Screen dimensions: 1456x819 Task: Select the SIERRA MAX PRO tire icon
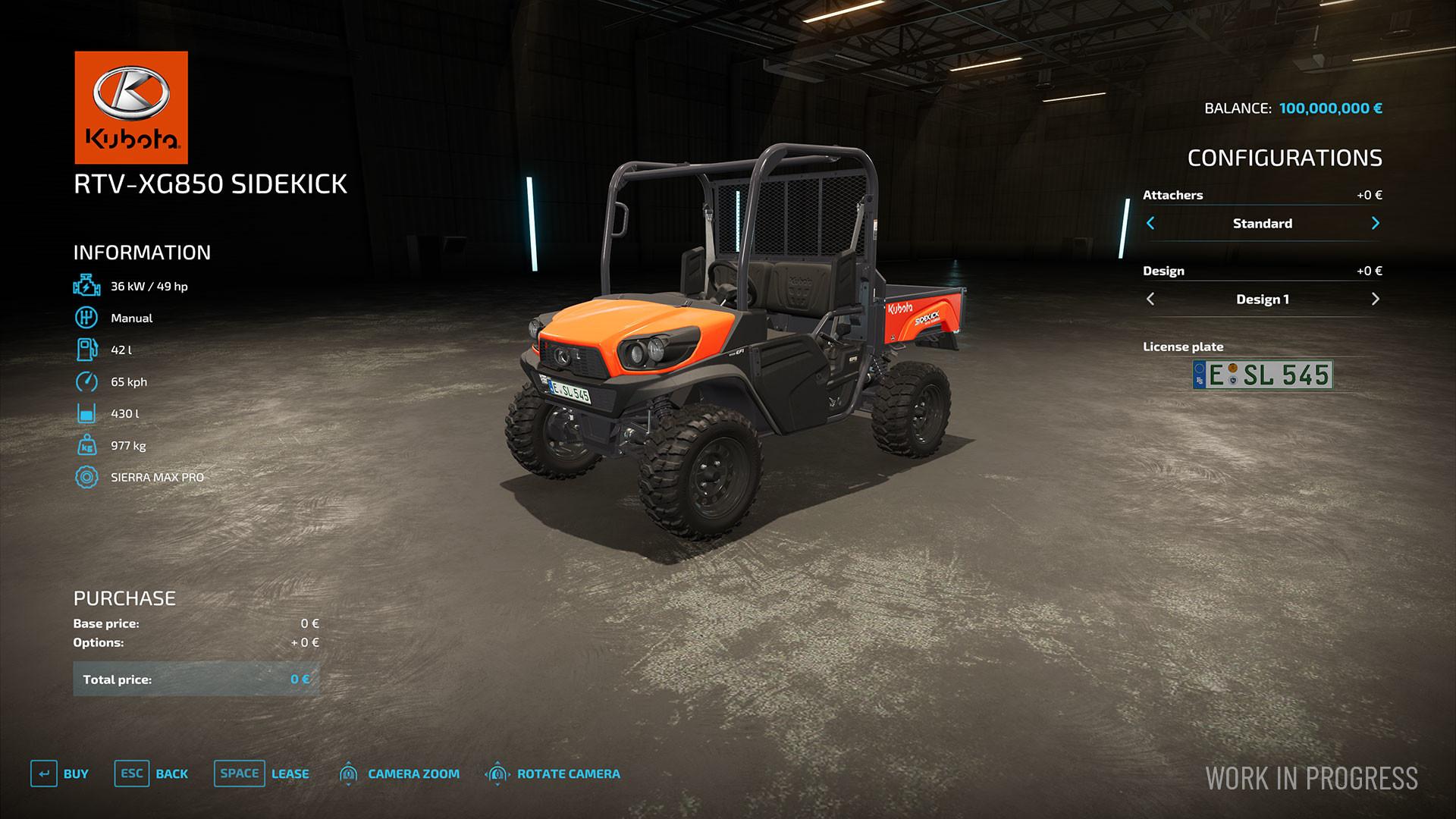(86, 477)
